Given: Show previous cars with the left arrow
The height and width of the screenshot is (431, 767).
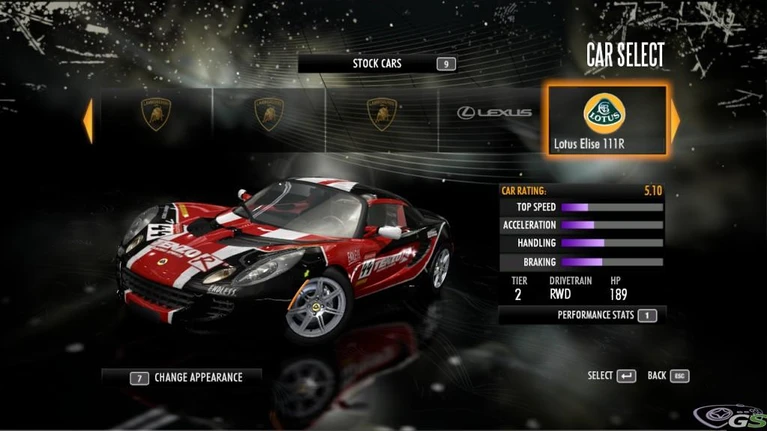Looking at the screenshot, I should (88, 119).
